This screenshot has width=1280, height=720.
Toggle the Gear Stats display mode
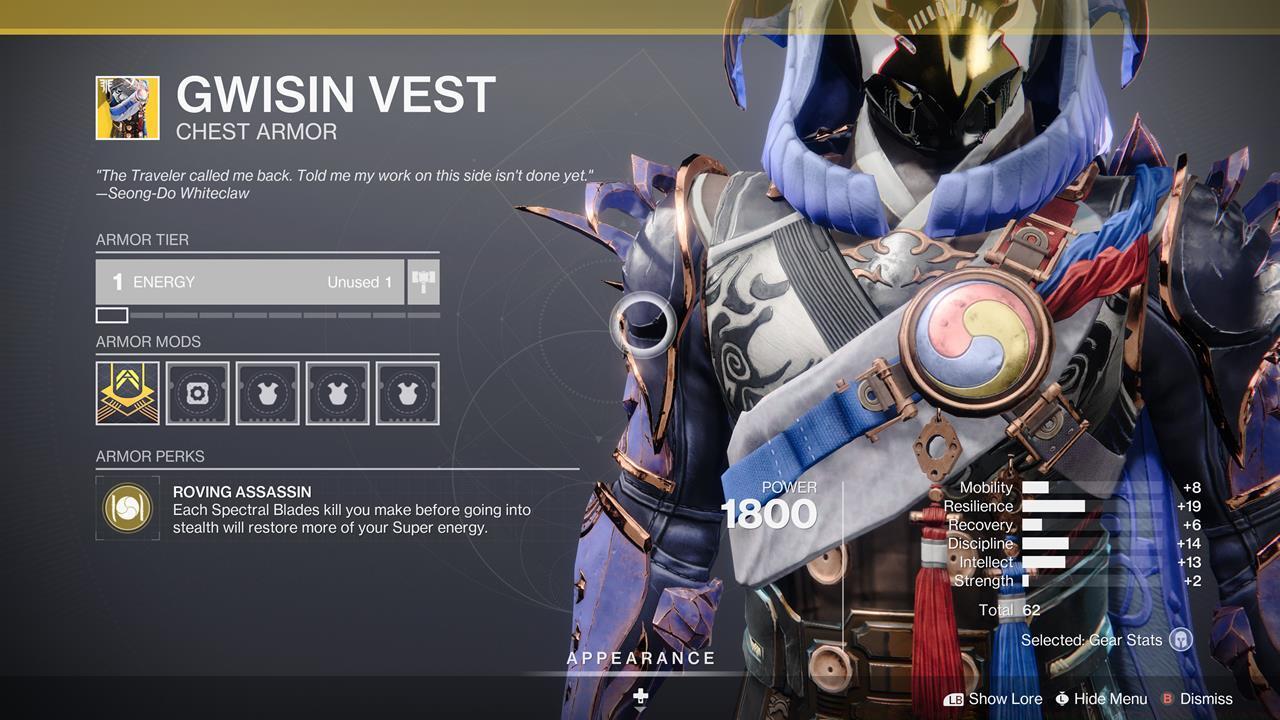pyautogui.click(x=1094, y=640)
